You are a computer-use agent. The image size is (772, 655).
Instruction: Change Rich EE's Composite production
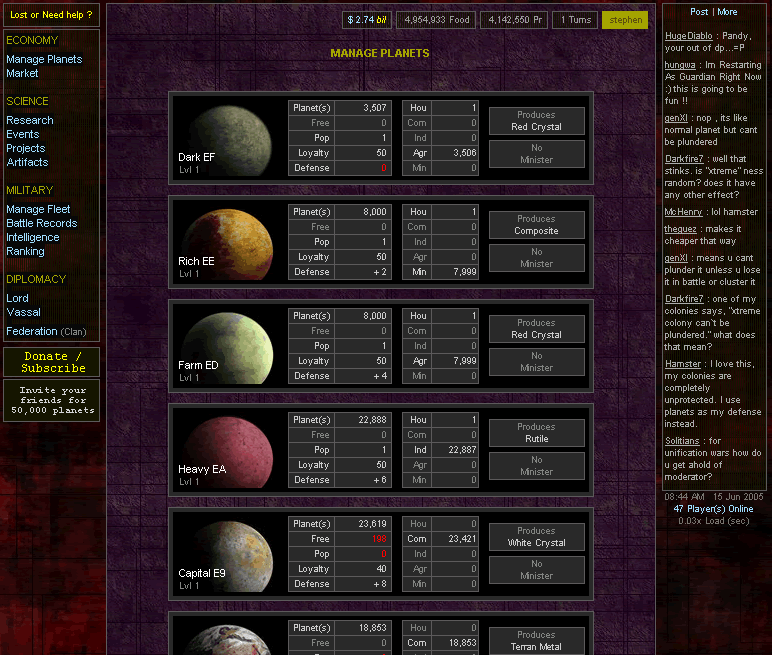pyautogui.click(x=536, y=225)
